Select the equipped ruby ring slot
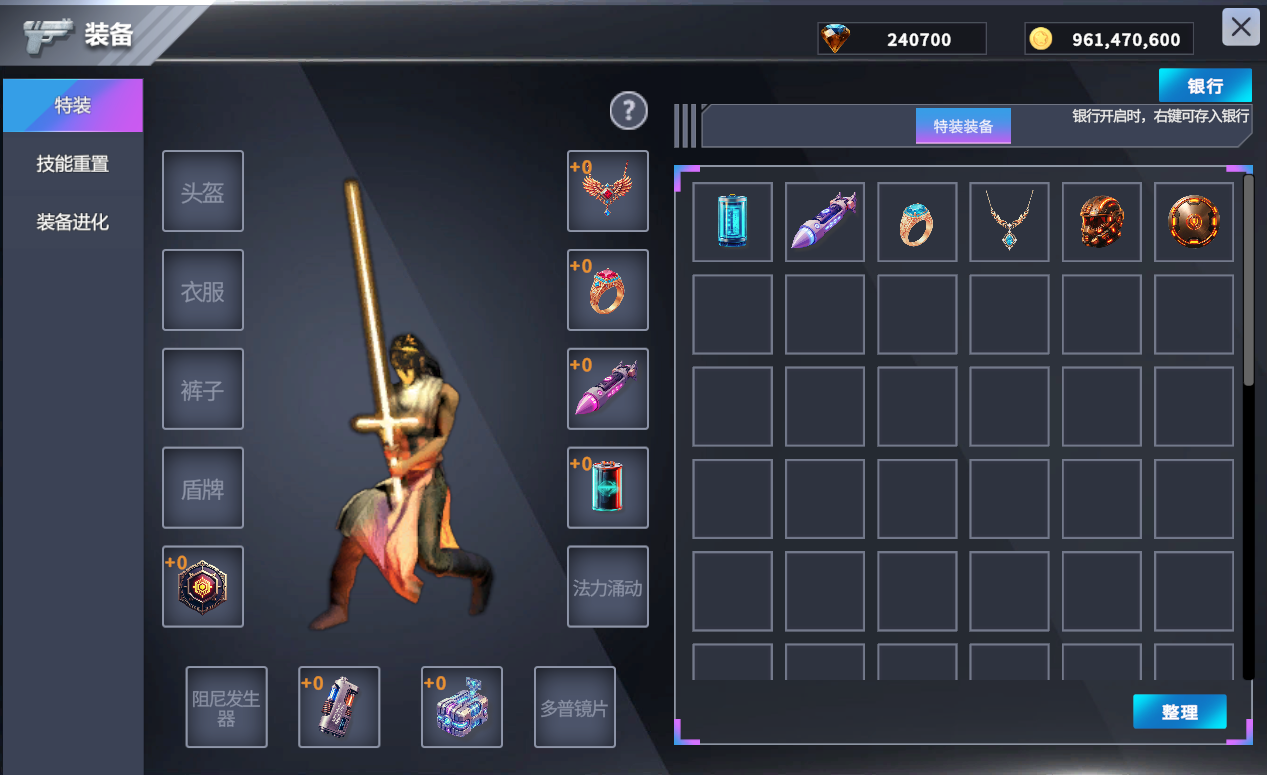The width and height of the screenshot is (1267, 775). (608, 290)
